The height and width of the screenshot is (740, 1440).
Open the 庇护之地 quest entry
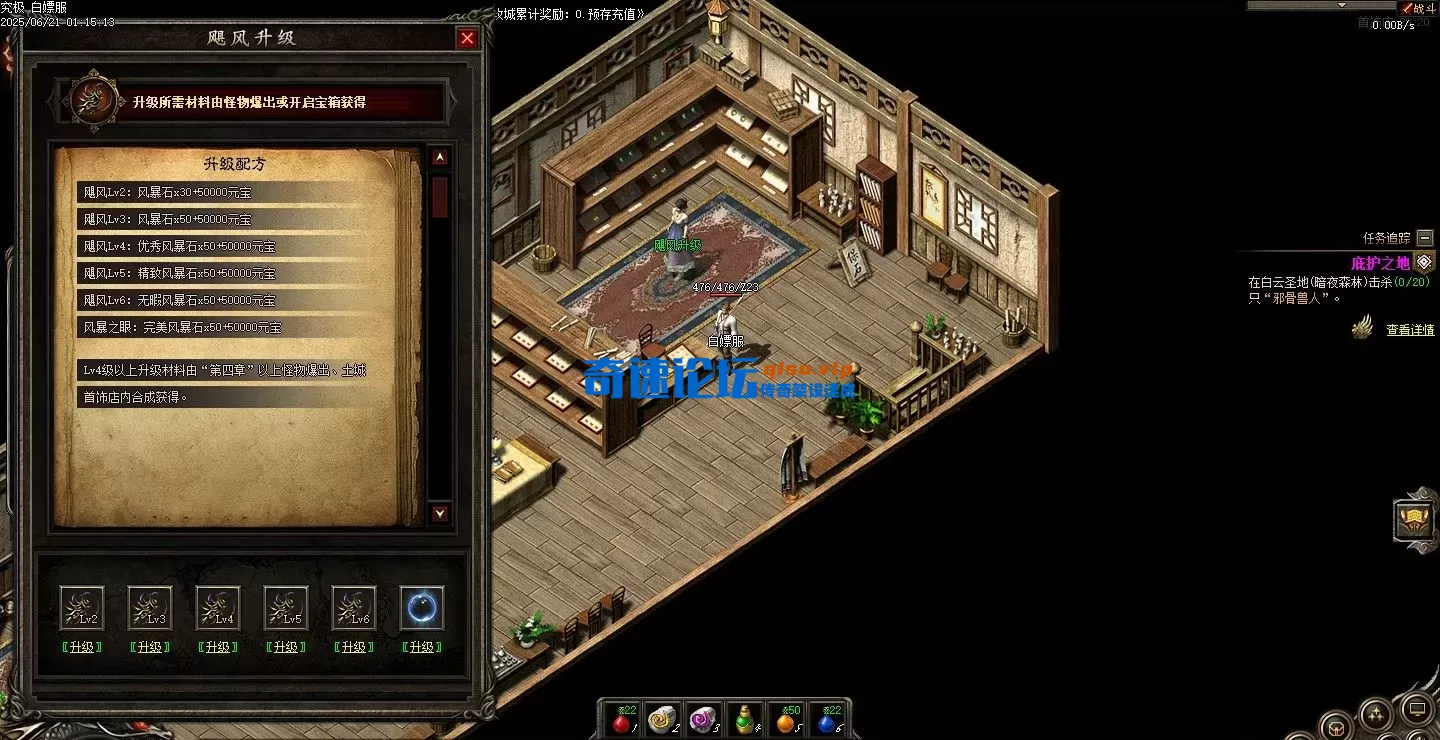(x=1380, y=263)
